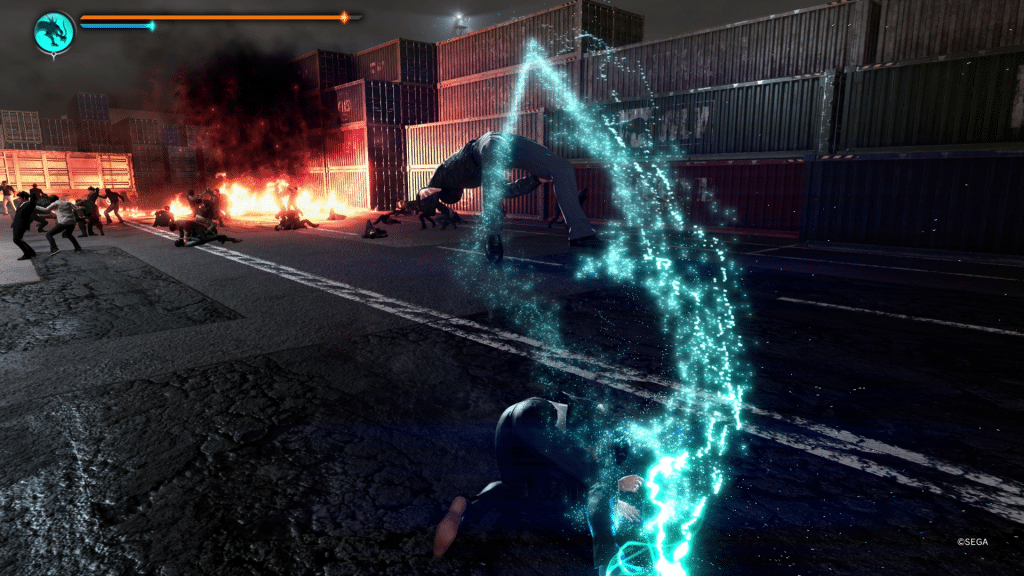The image size is (1024, 576).
Task: Click the dragon fighting style emblem
Action: point(53,31)
